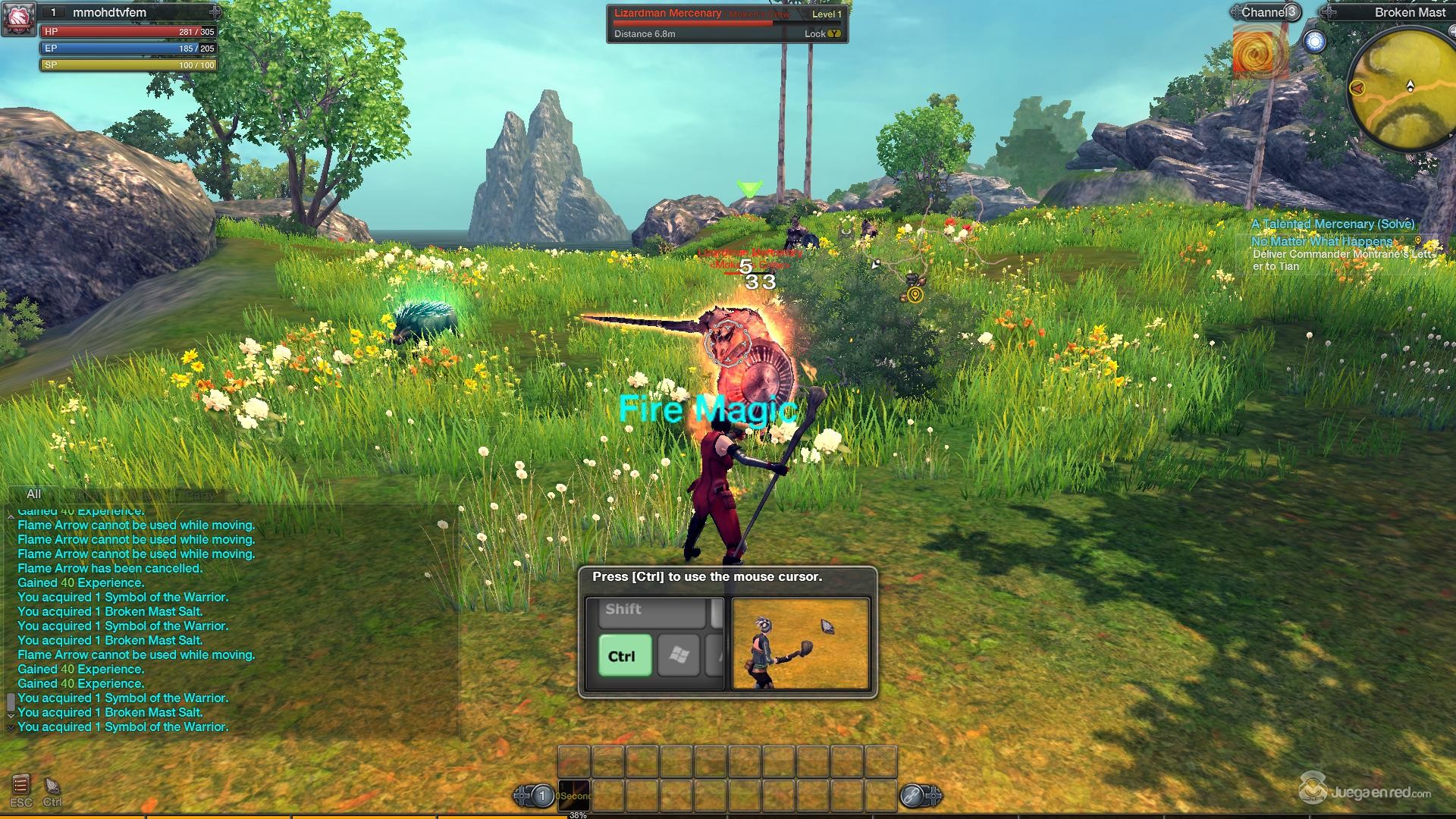Enable target Lock with the Y toggle

coord(834,33)
